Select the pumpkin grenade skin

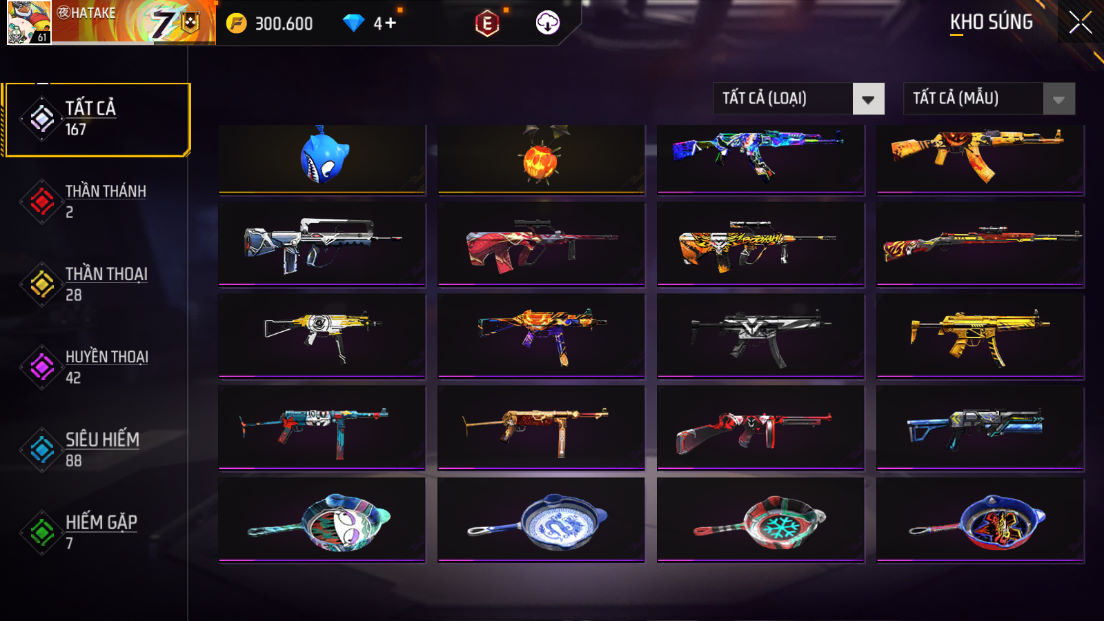pyautogui.click(x=541, y=158)
